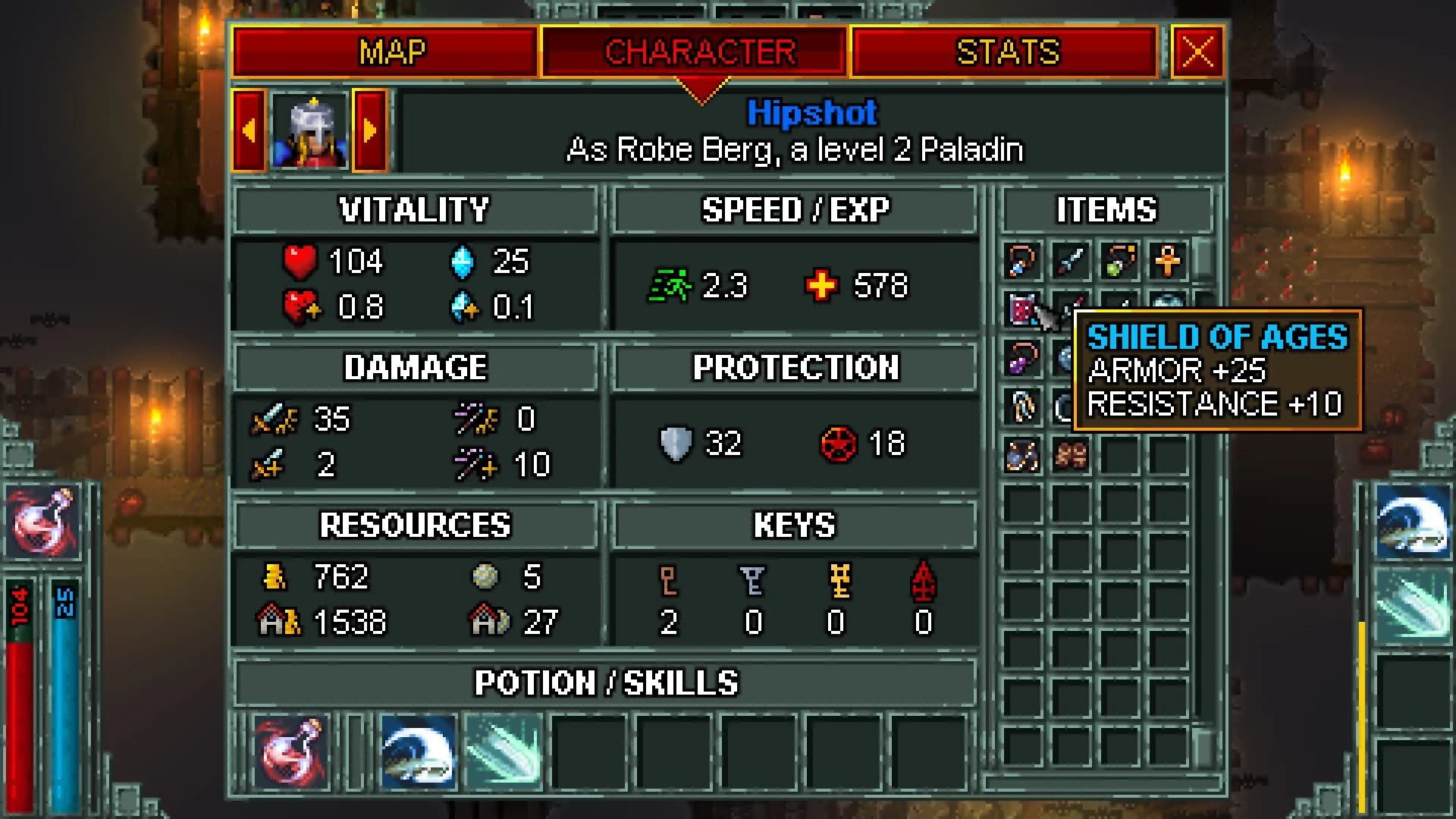Select the ankh item in inventory
Image resolution: width=1456 pixels, height=819 pixels.
pos(1168,262)
